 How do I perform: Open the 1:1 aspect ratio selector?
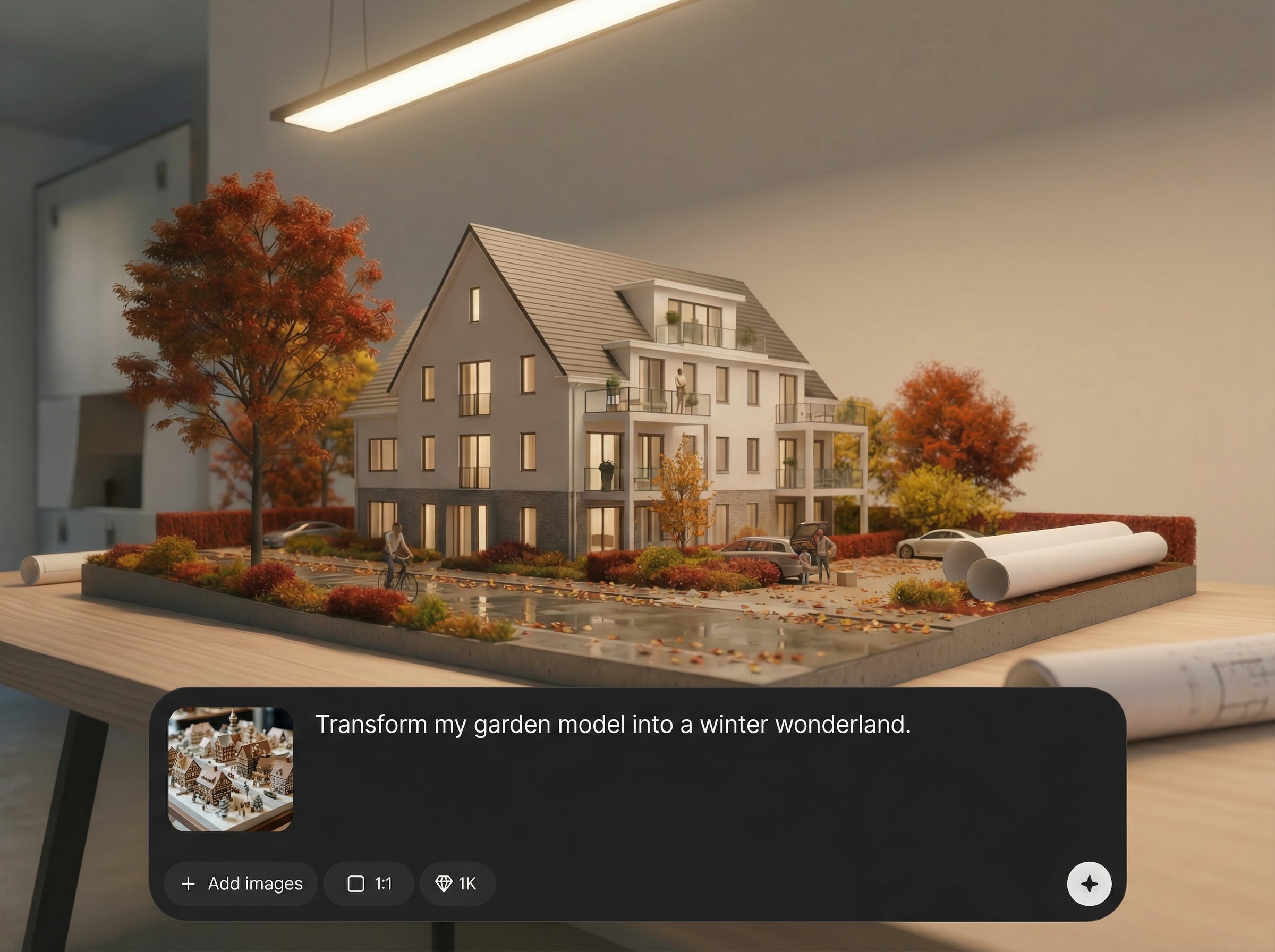[369, 883]
